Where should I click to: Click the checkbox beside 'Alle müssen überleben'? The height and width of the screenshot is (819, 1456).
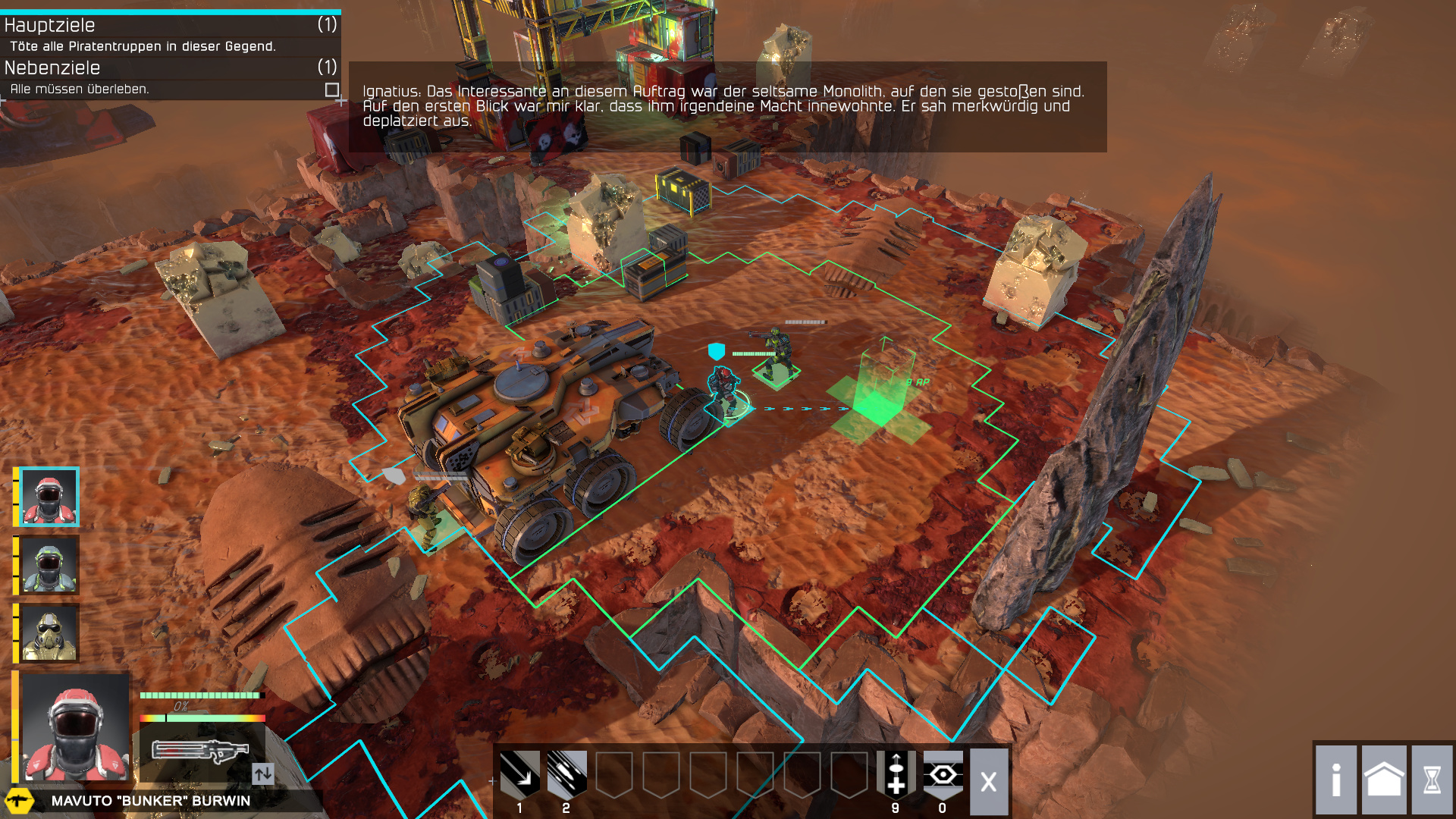331,89
